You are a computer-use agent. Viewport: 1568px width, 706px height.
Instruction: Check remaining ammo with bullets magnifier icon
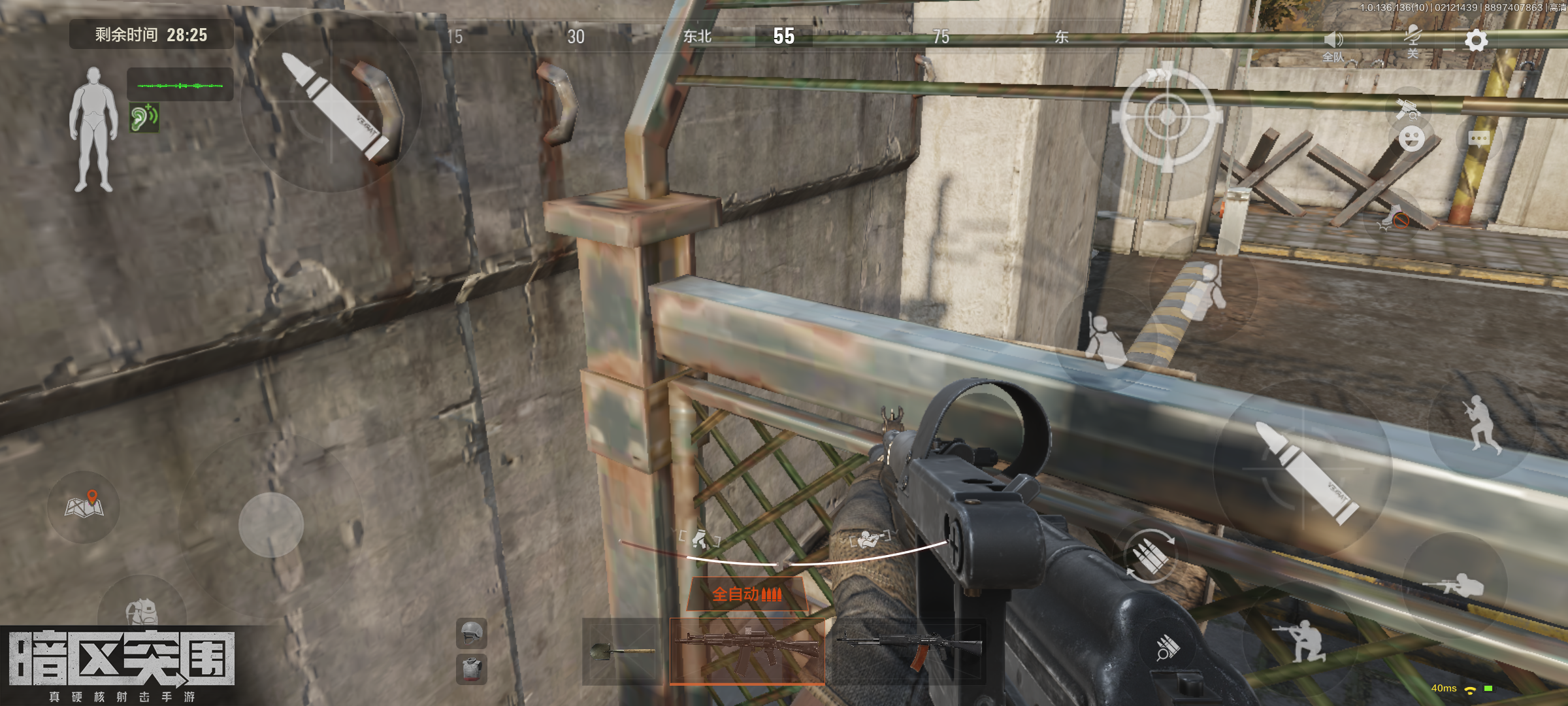coord(1168,648)
